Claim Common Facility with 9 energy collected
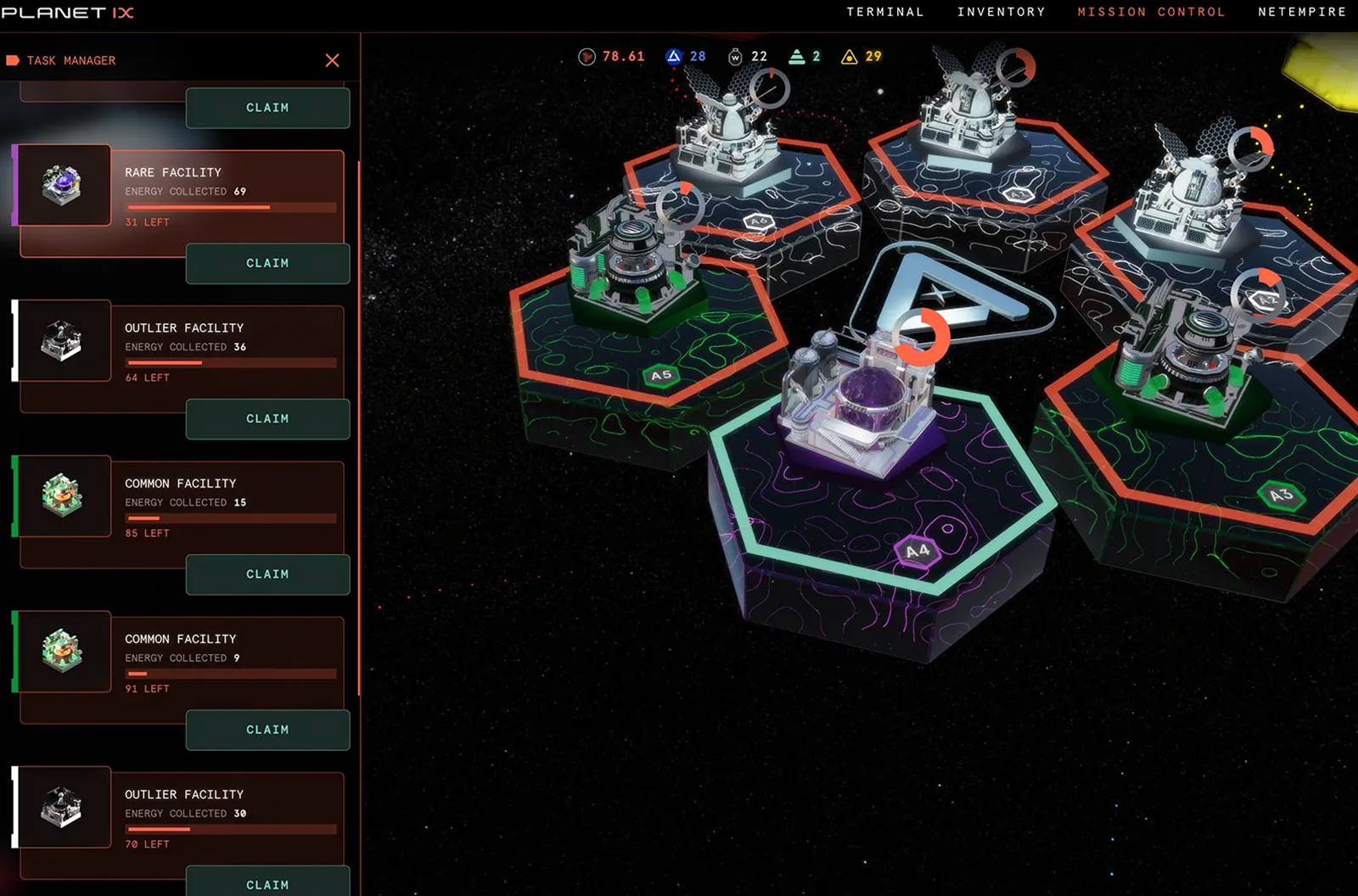 point(267,730)
